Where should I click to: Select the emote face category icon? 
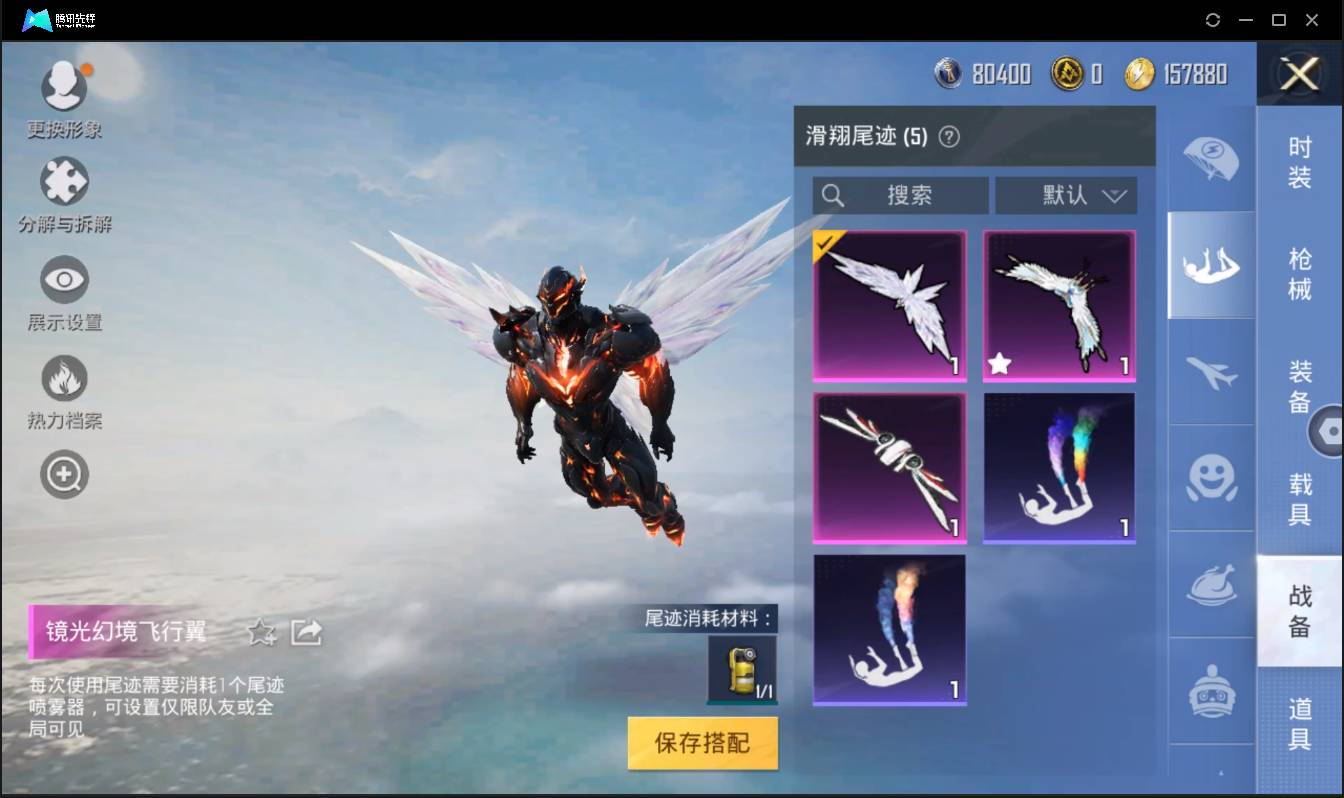tap(1210, 480)
